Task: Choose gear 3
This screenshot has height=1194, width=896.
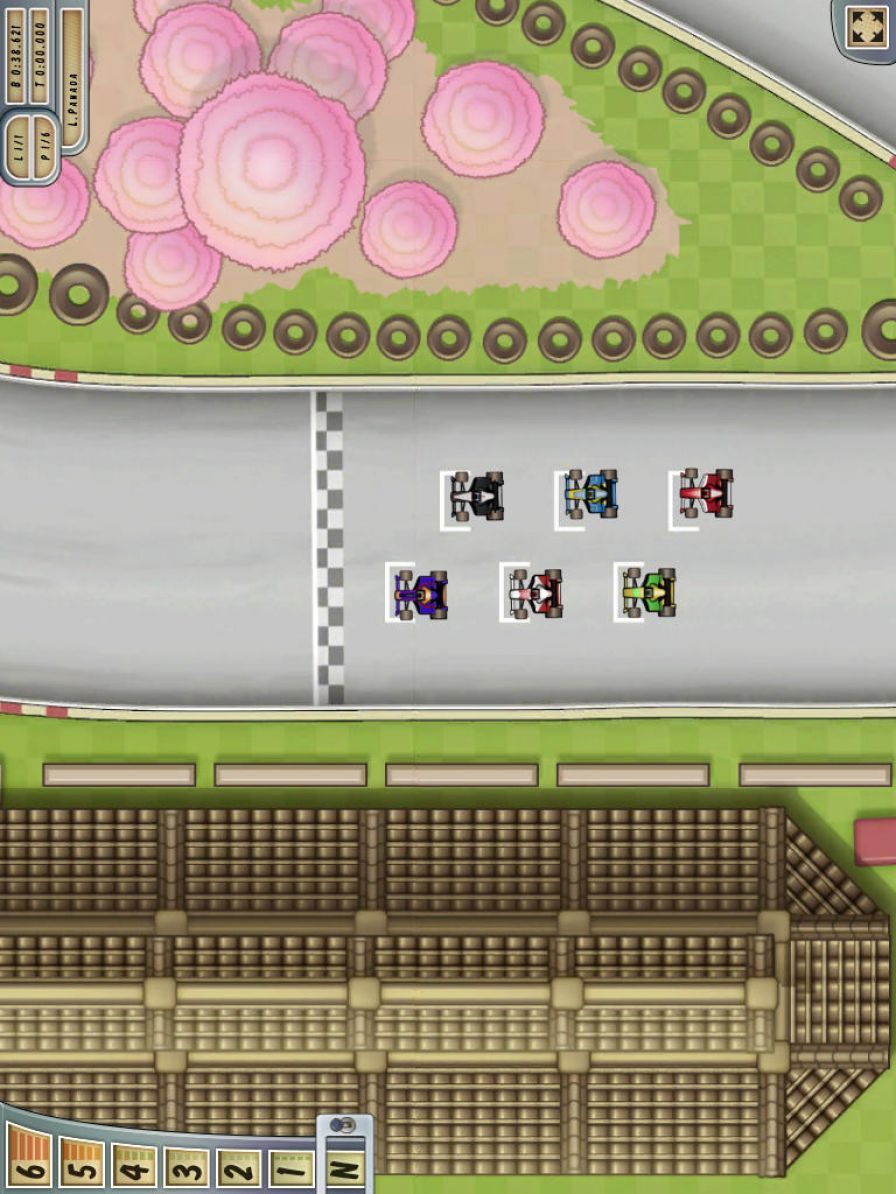Action: [x=186, y=1166]
